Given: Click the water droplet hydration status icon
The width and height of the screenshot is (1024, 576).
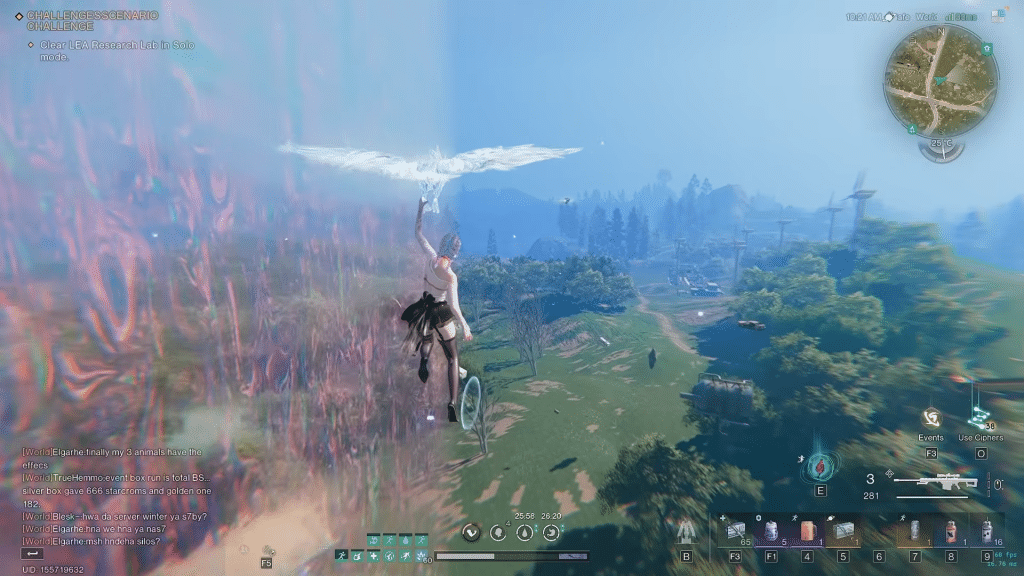Looking at the screenshot, I should pyautogui.click(x=524, y=533).
